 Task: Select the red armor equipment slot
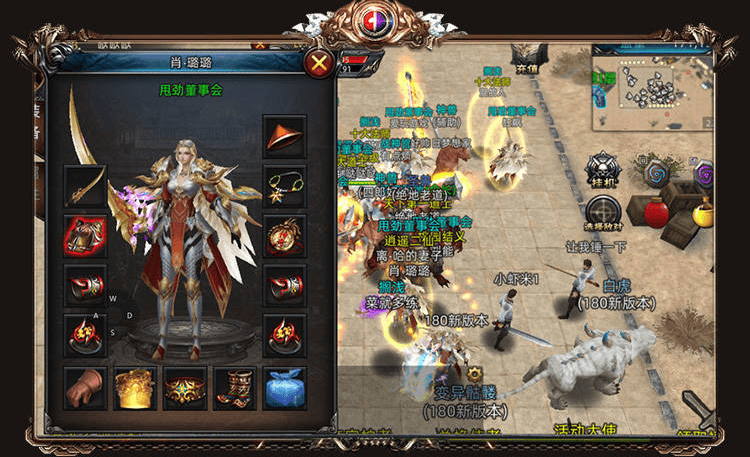pos(85,236)
